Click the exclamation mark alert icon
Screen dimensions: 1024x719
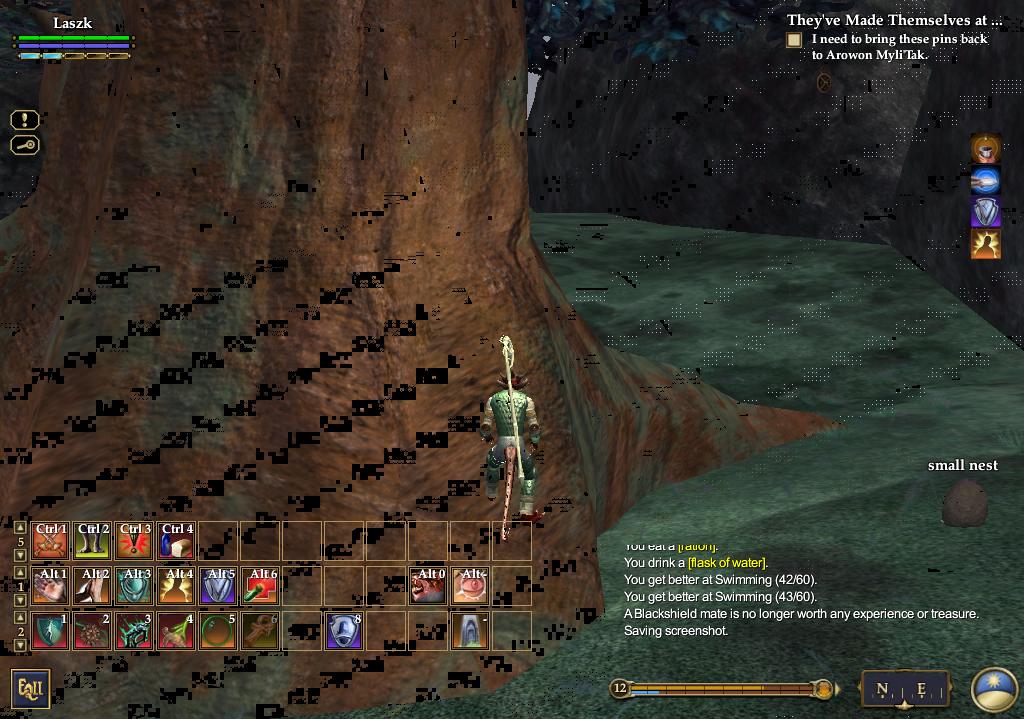(25, 120)
